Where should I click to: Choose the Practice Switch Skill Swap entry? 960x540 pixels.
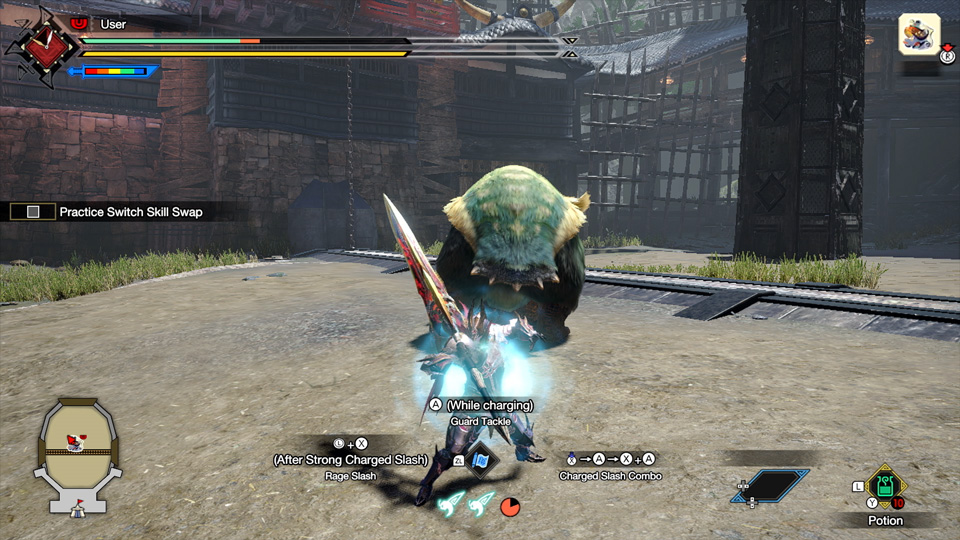[x=130, y=212]
